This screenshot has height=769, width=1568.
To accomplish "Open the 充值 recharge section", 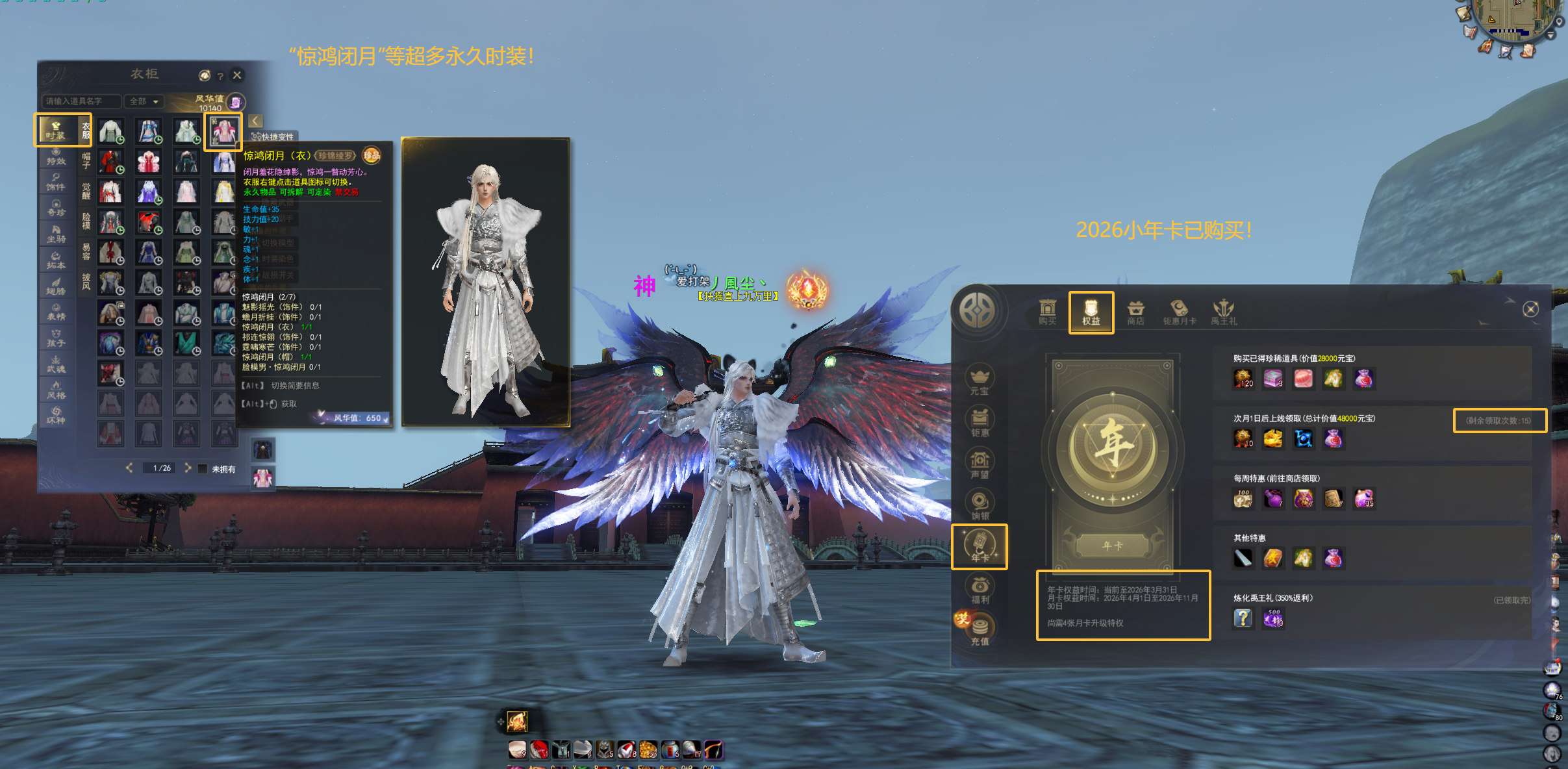I will tap(980, 631).
